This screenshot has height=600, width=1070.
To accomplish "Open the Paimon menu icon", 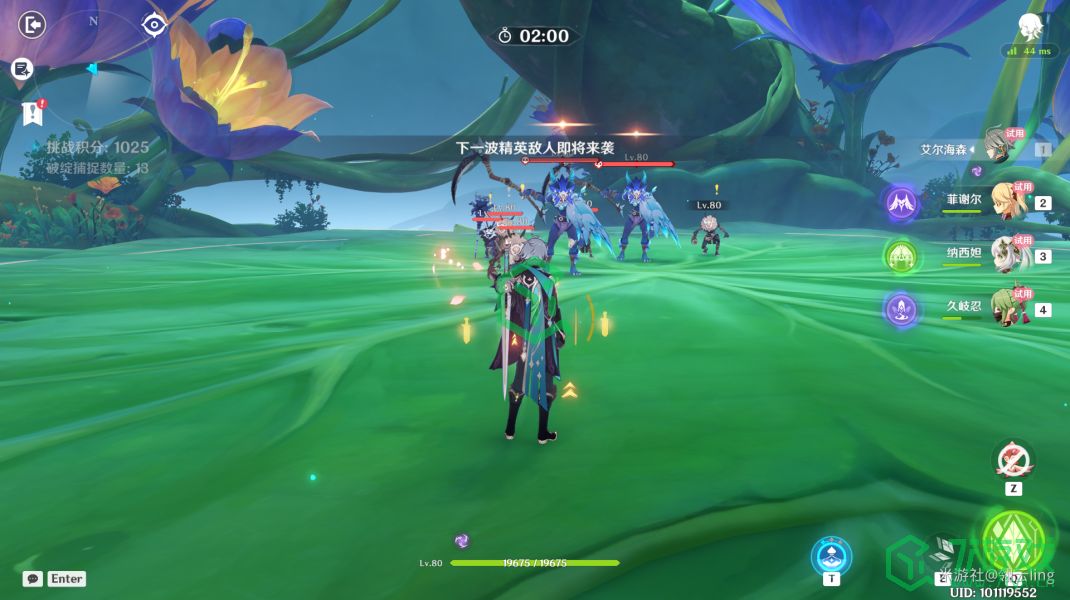I will pyautogui.click(x=1030, y=26).
